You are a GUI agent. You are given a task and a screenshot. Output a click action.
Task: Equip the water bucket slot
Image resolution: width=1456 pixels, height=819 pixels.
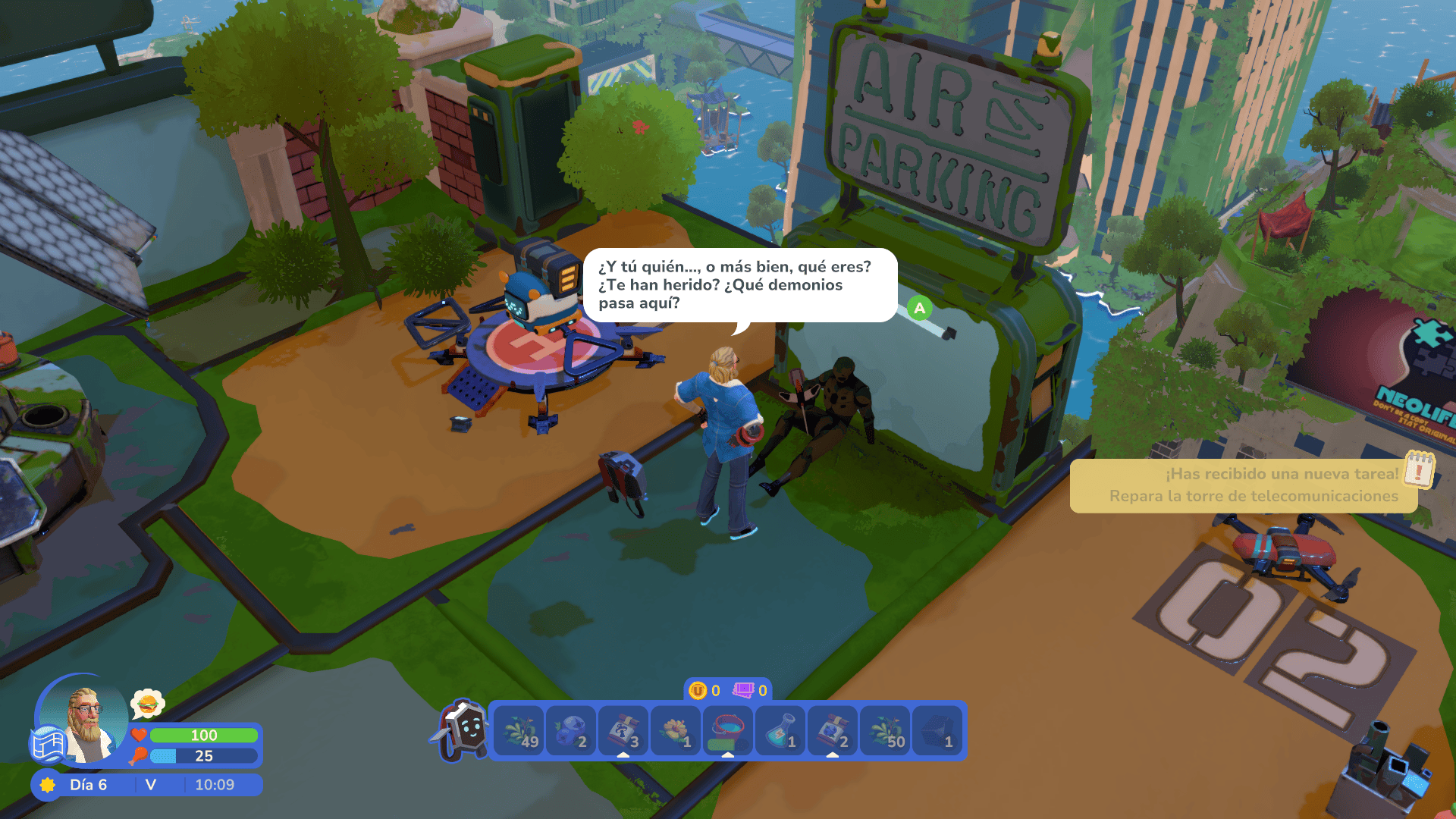(728, 731)
